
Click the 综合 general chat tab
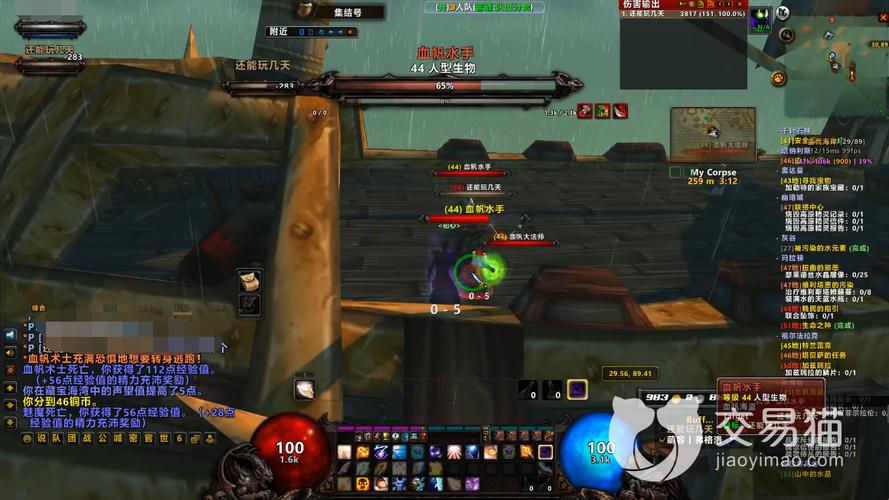pyautogui.click(x=38, y=307)
